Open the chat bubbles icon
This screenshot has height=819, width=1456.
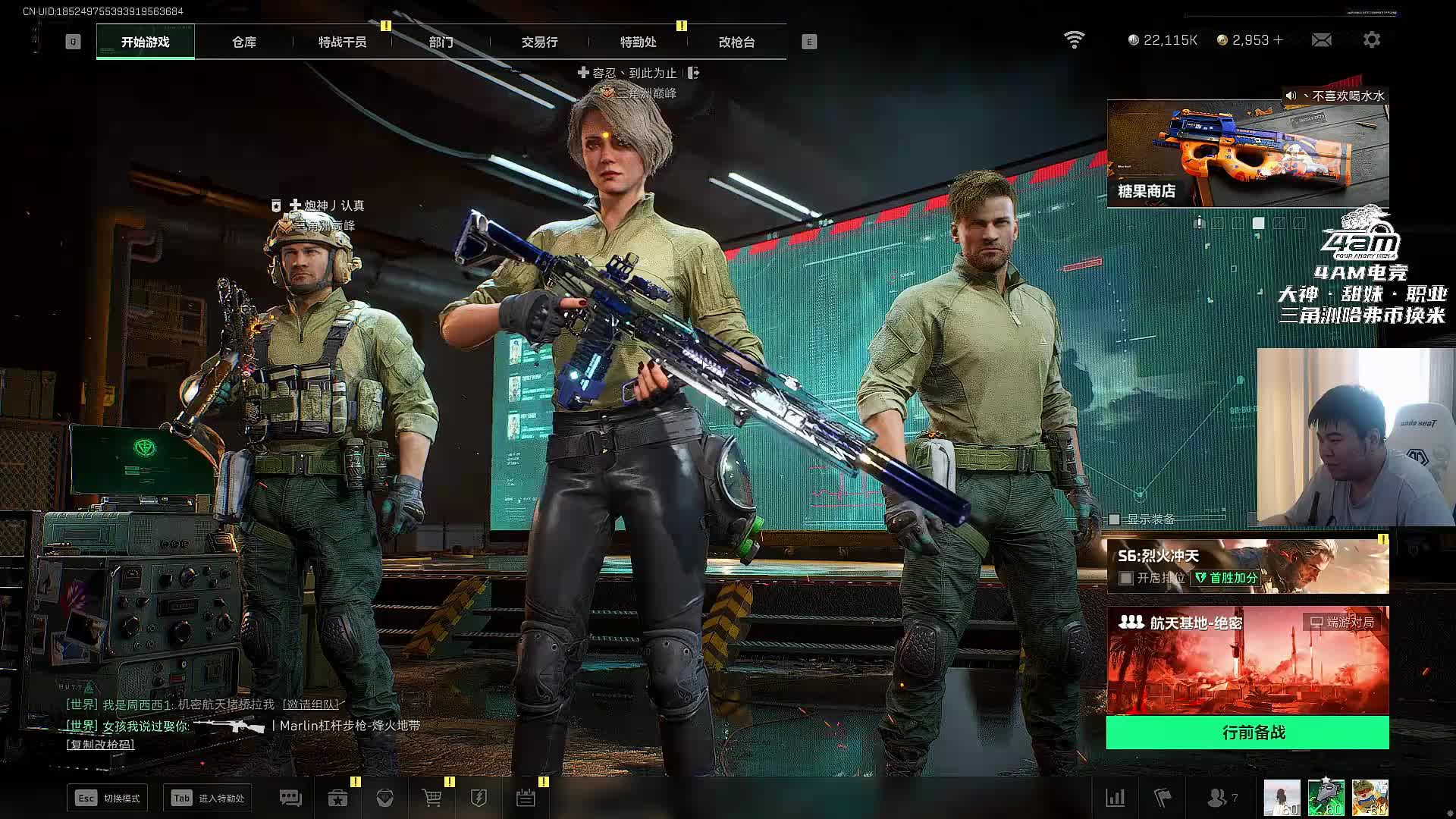coord(290,798)
